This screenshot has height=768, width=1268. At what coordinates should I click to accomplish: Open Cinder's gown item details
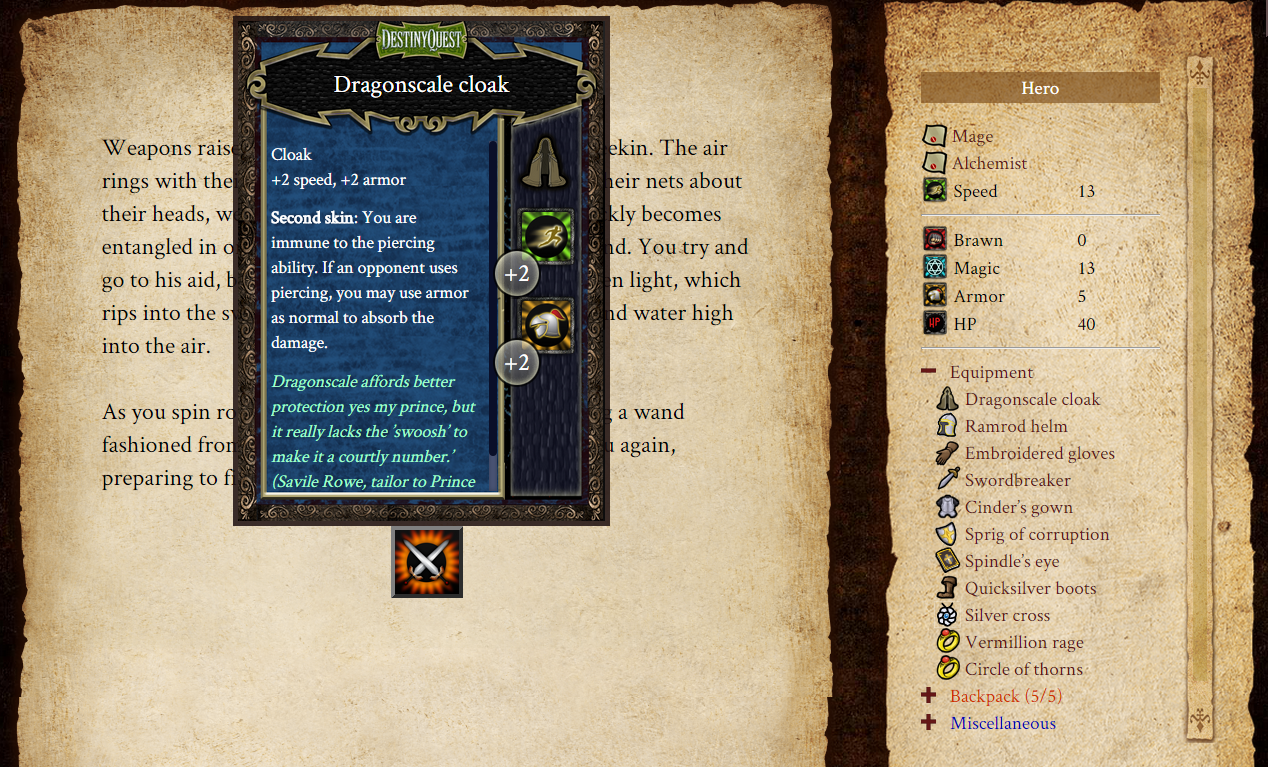(x=1018, y=507)
